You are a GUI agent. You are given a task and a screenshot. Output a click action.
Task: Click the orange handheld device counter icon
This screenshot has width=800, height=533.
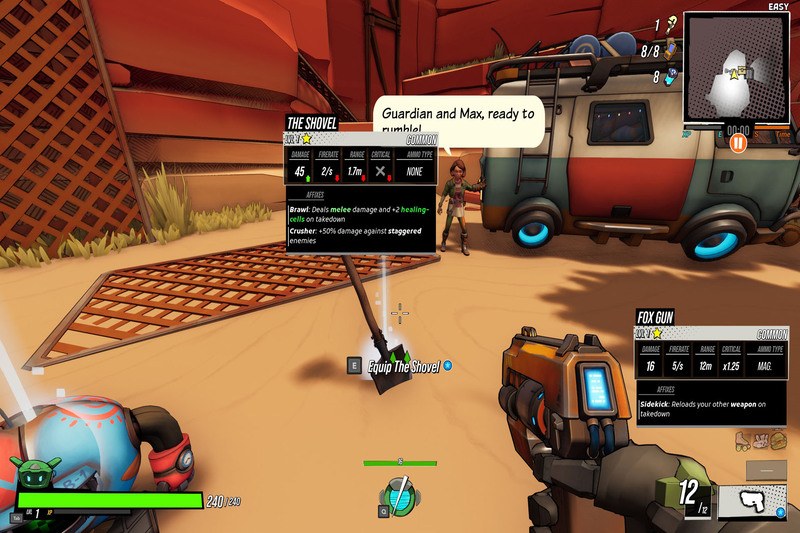[671, 49]
